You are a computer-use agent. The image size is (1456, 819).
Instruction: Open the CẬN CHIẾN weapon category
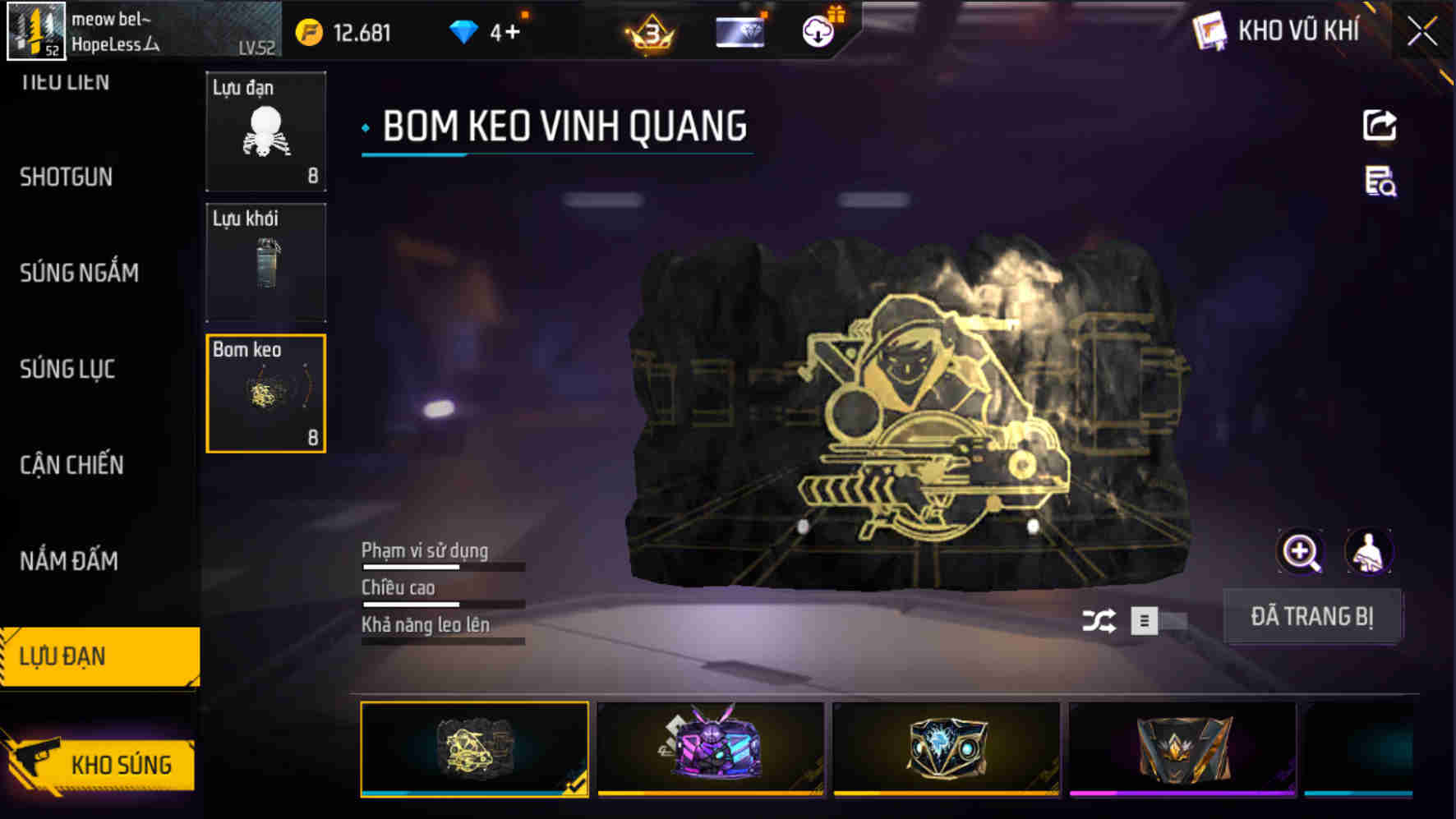[x=72, y=465]
